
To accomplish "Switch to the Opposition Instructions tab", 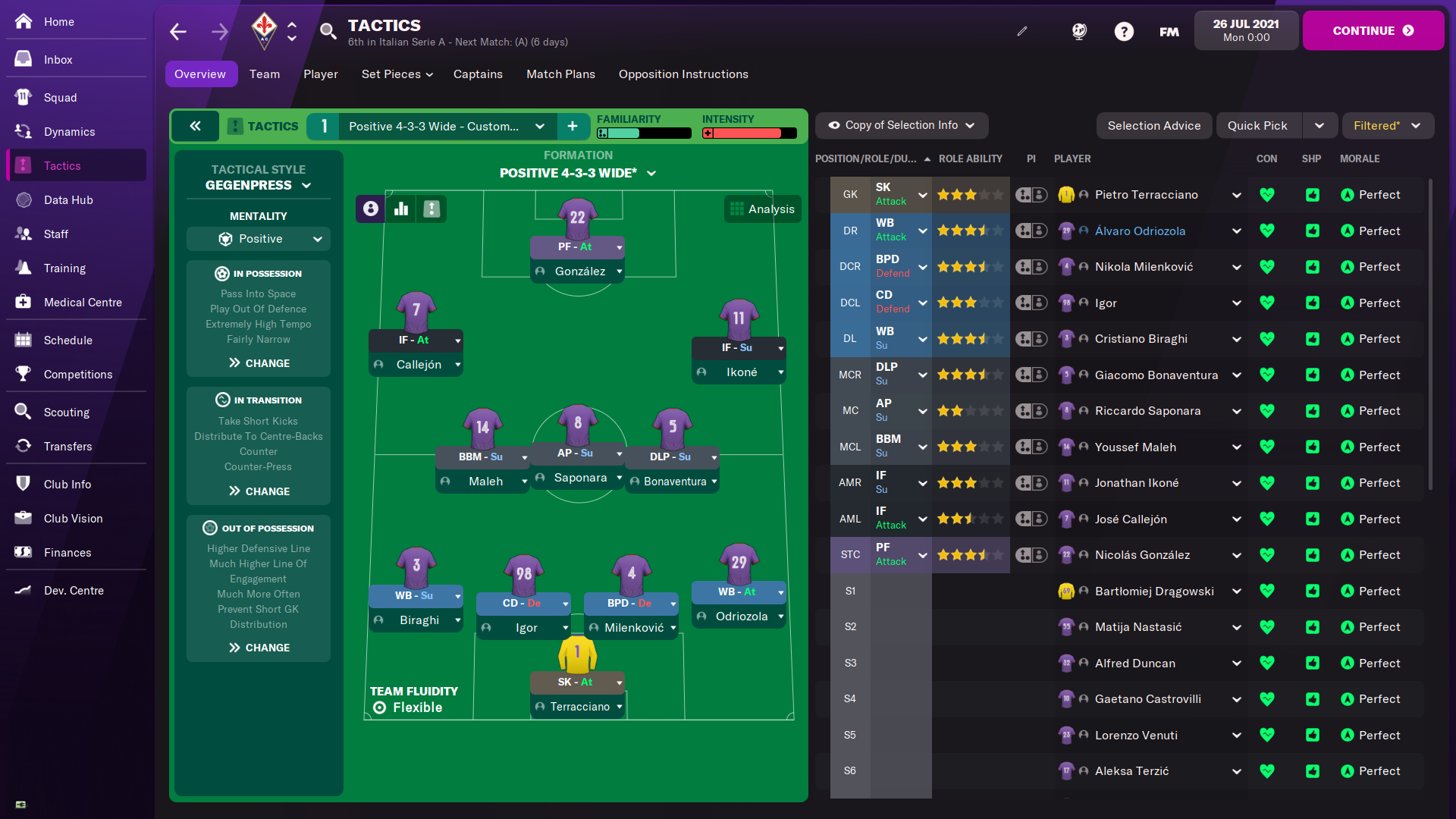I will pyautogui.click(x=682, y=74).
